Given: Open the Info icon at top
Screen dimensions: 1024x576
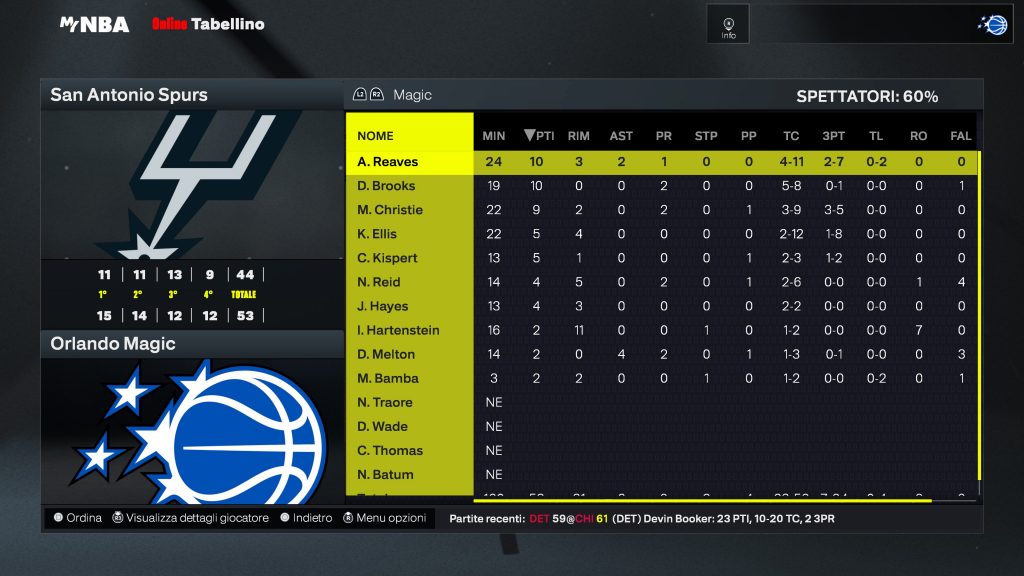Looking at the screenshot, I should click(728, 25).
